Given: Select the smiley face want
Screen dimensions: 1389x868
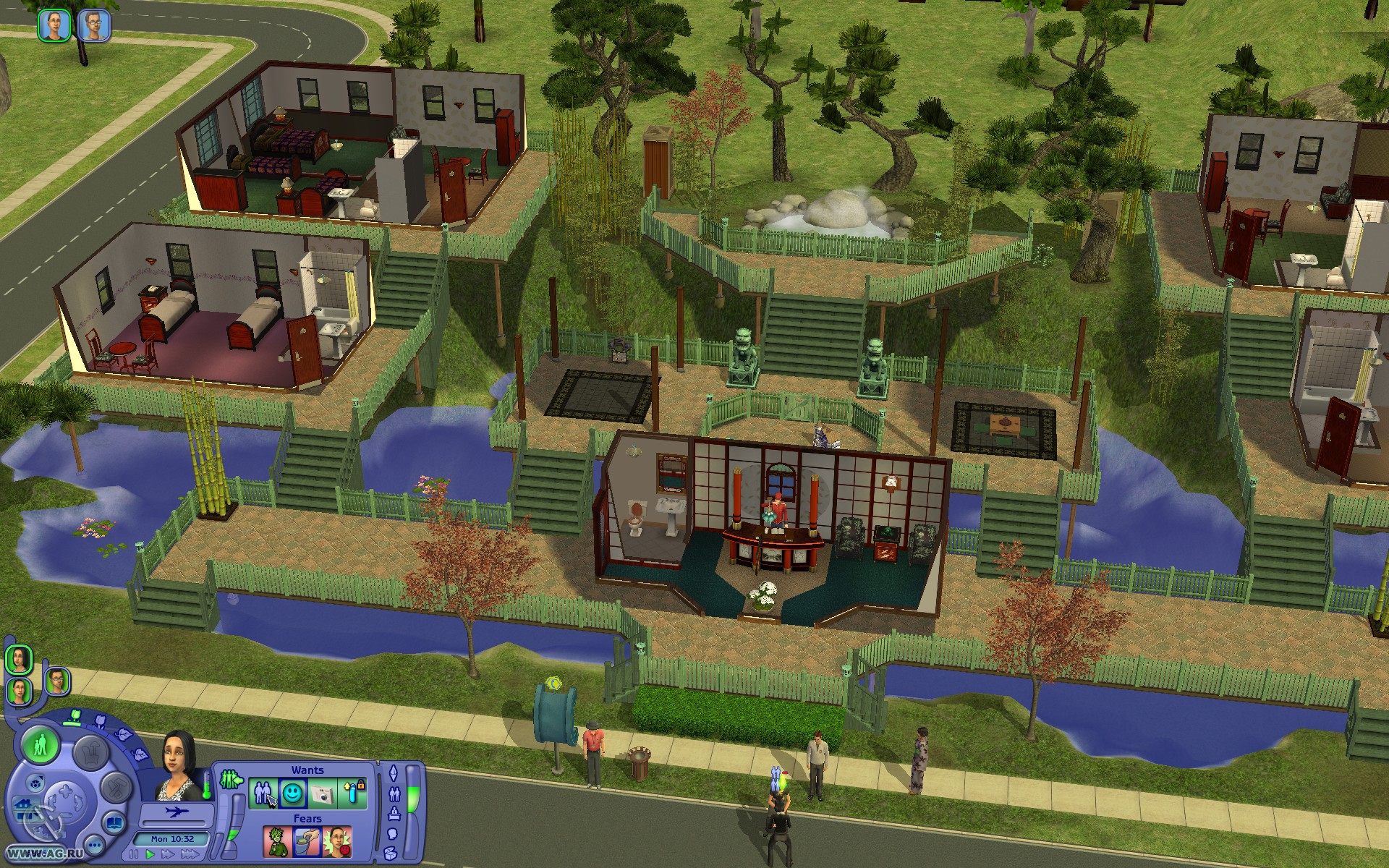Looking at the screenshot, I should point(292,793).
